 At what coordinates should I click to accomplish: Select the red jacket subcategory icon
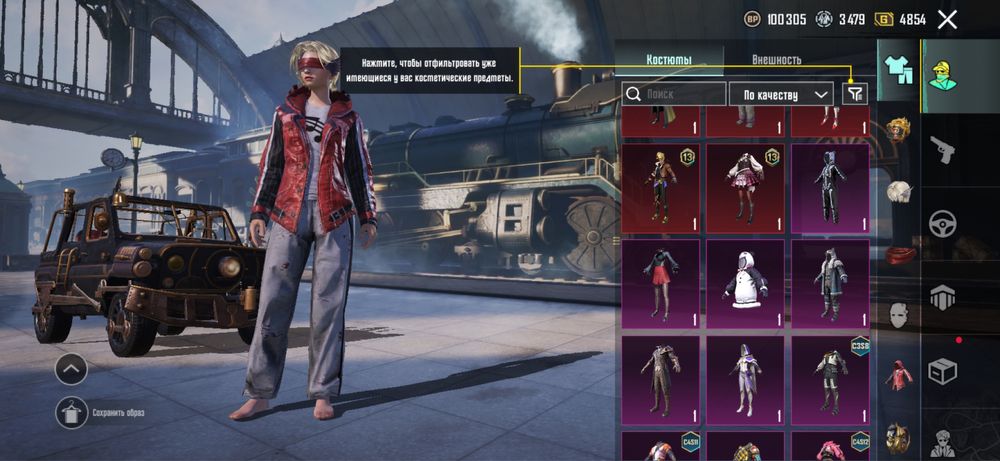point(899,376)
